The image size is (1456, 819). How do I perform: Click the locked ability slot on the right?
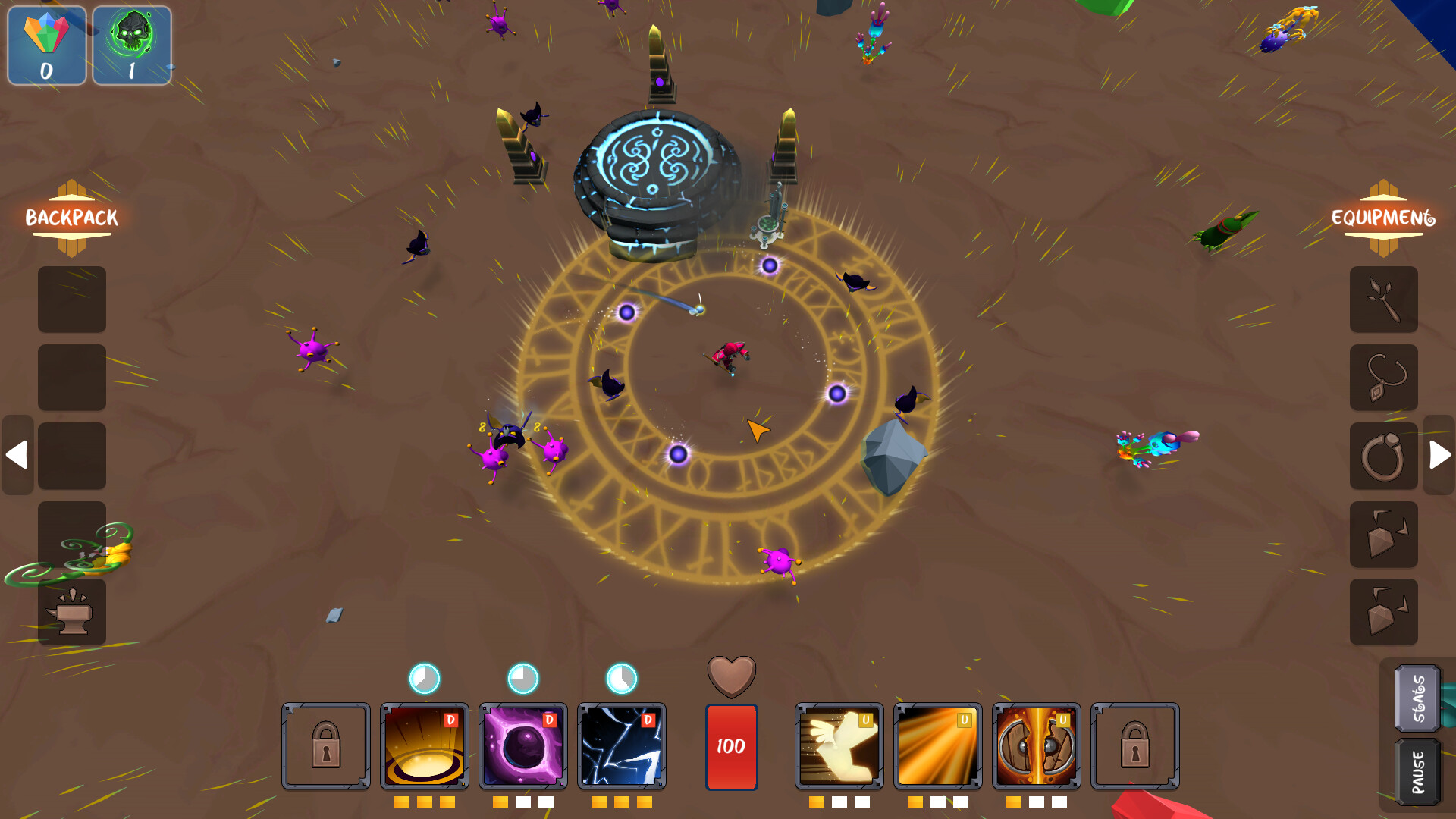point(1135,745)
